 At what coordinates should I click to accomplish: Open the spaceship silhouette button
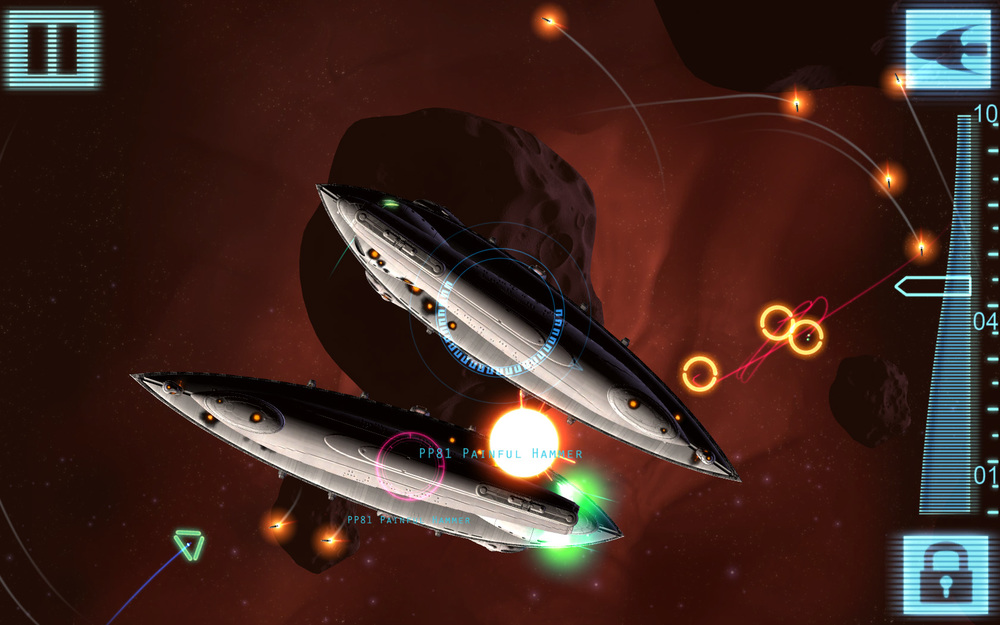pyautogui.click(x=946, y=47)
